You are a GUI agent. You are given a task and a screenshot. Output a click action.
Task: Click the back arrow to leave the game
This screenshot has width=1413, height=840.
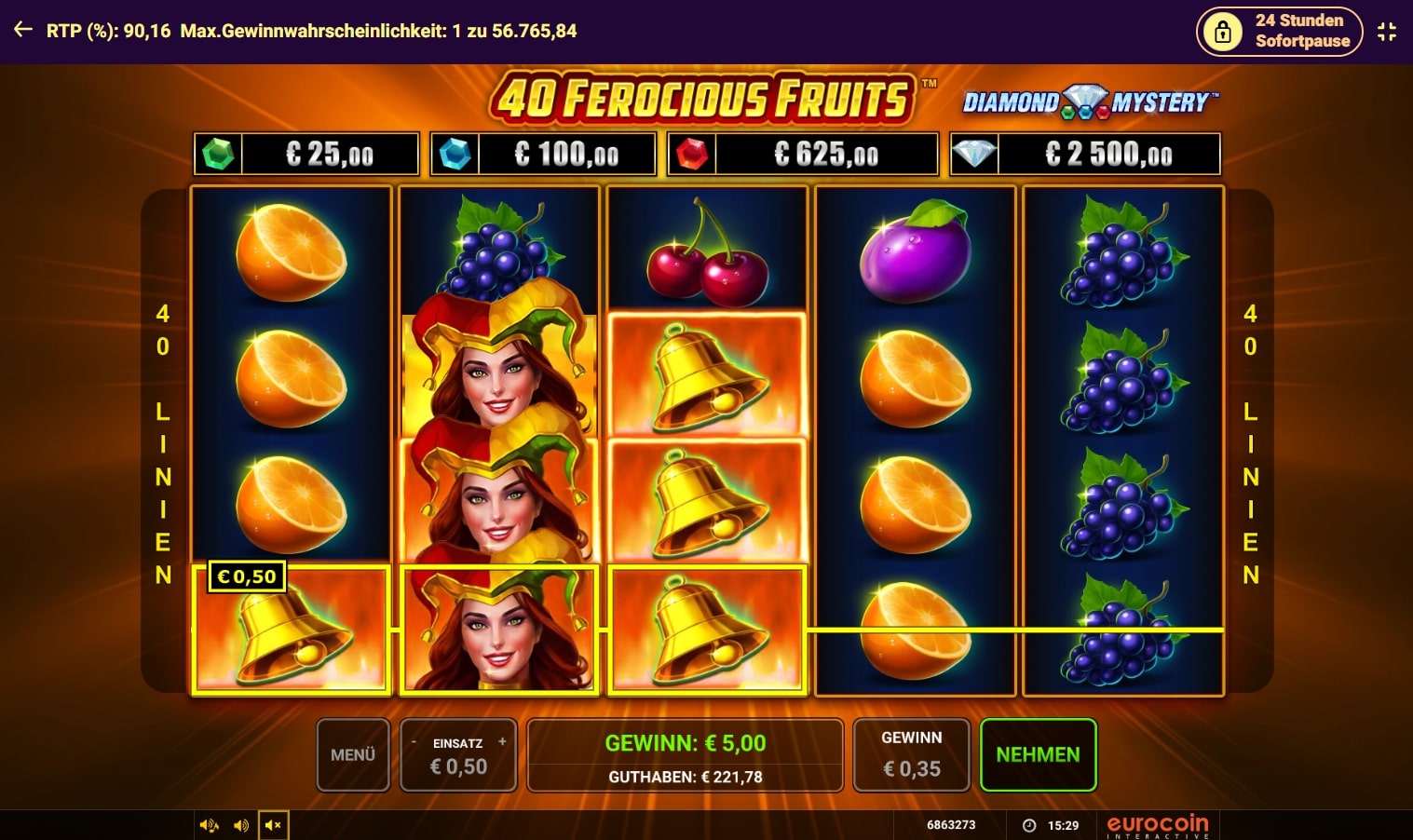click(x=21, y=31)
